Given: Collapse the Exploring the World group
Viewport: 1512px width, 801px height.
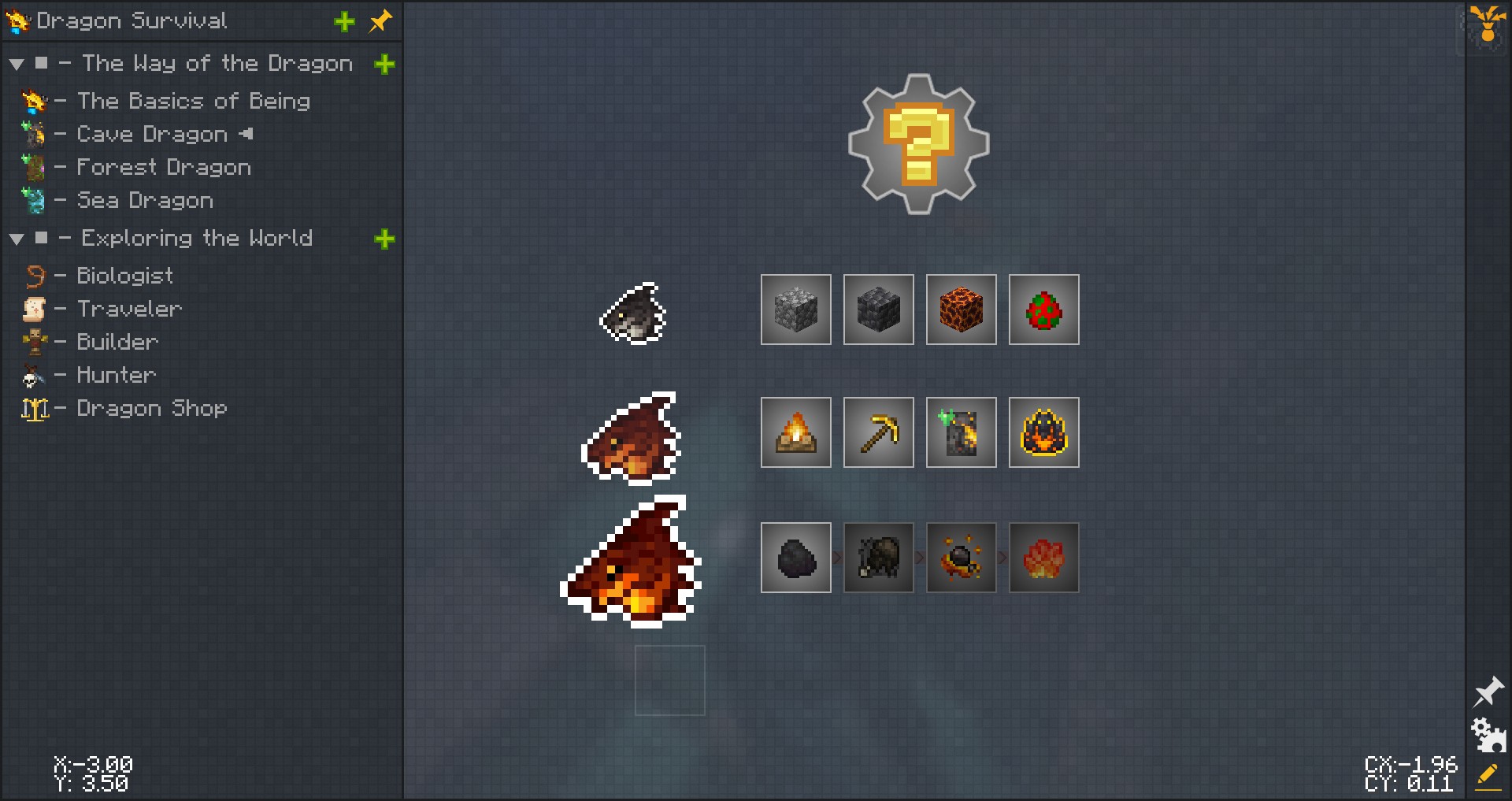Looking at the screenshot, I should coord(17,239).
